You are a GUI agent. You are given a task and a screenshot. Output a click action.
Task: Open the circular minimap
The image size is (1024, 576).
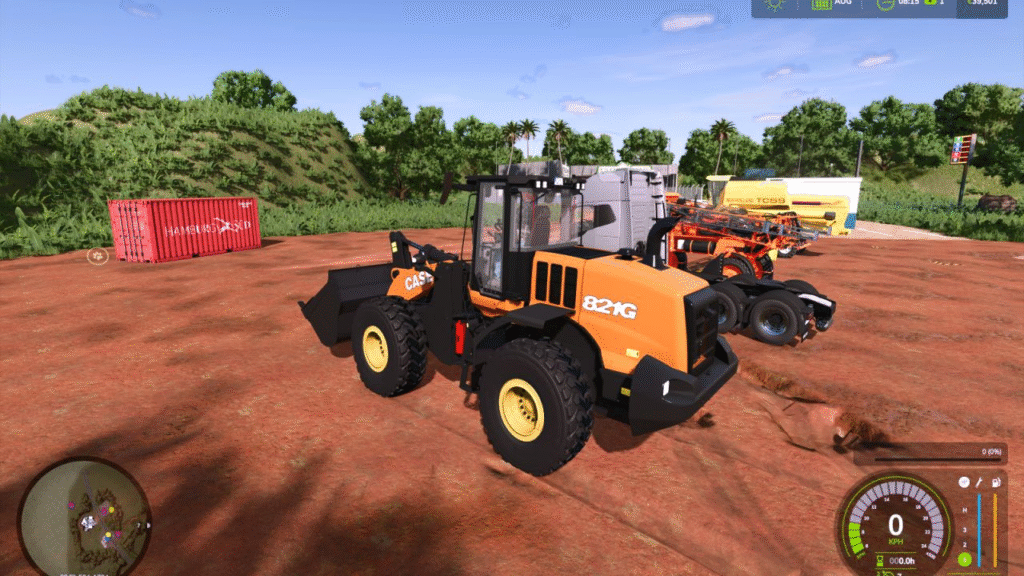84,516
